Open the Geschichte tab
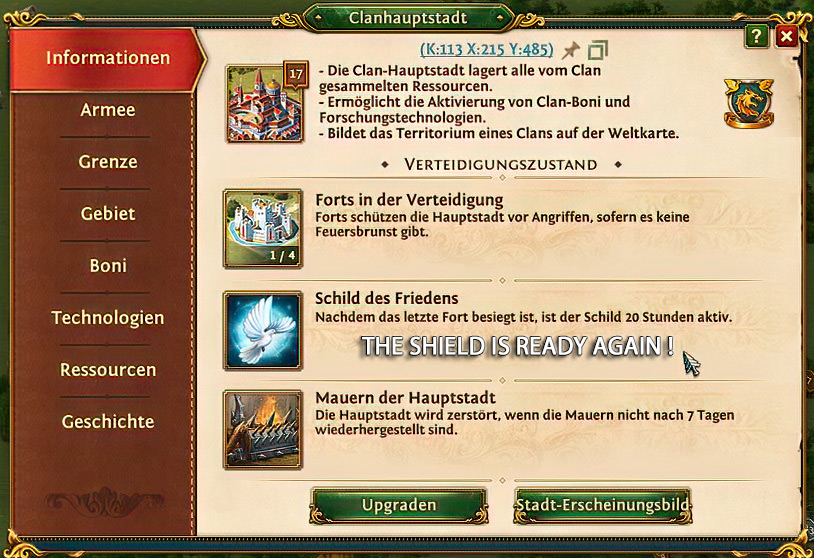The width and height of the screenshot is (814, 558). tap(108, 422)
